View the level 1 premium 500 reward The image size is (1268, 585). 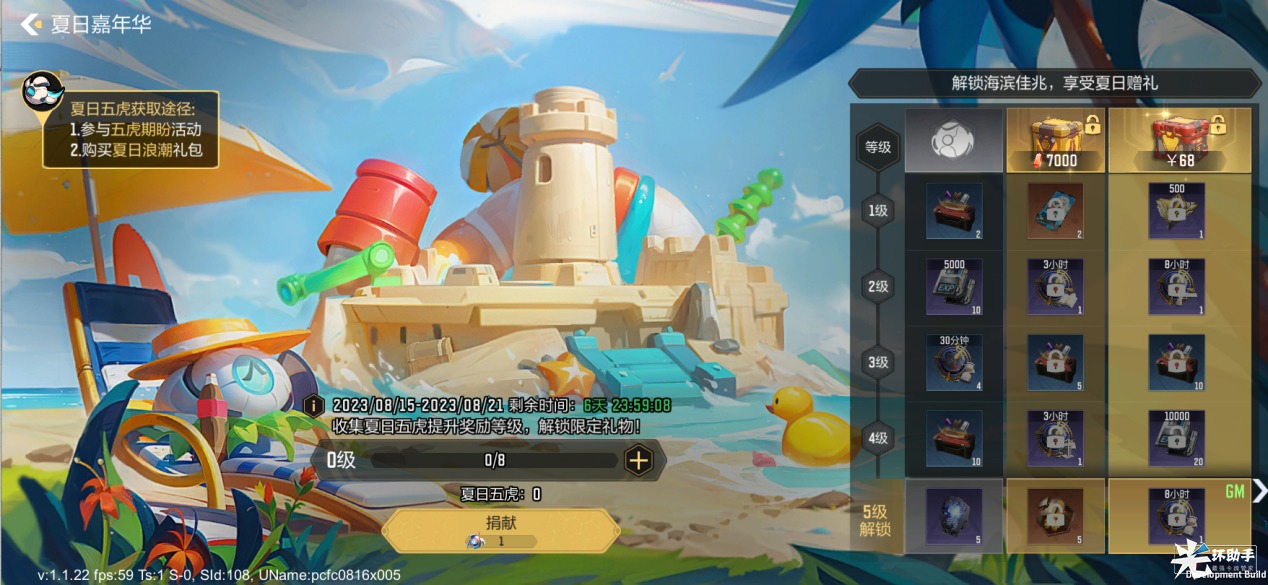click(x=1177, y=211)
